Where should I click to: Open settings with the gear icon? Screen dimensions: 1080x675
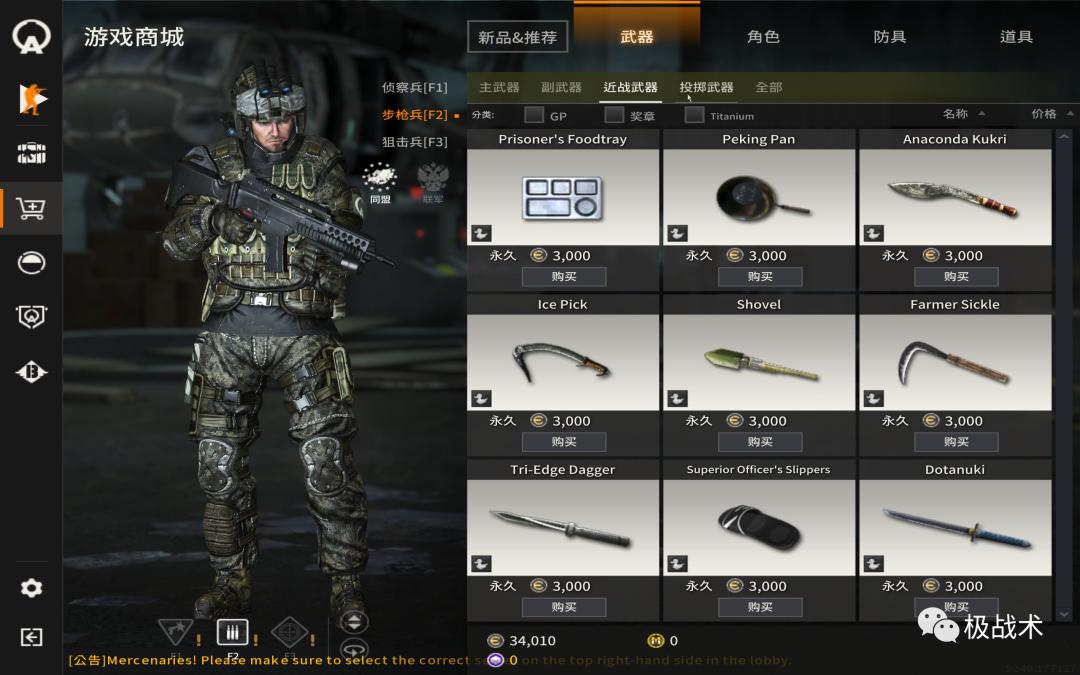(31, 588)
